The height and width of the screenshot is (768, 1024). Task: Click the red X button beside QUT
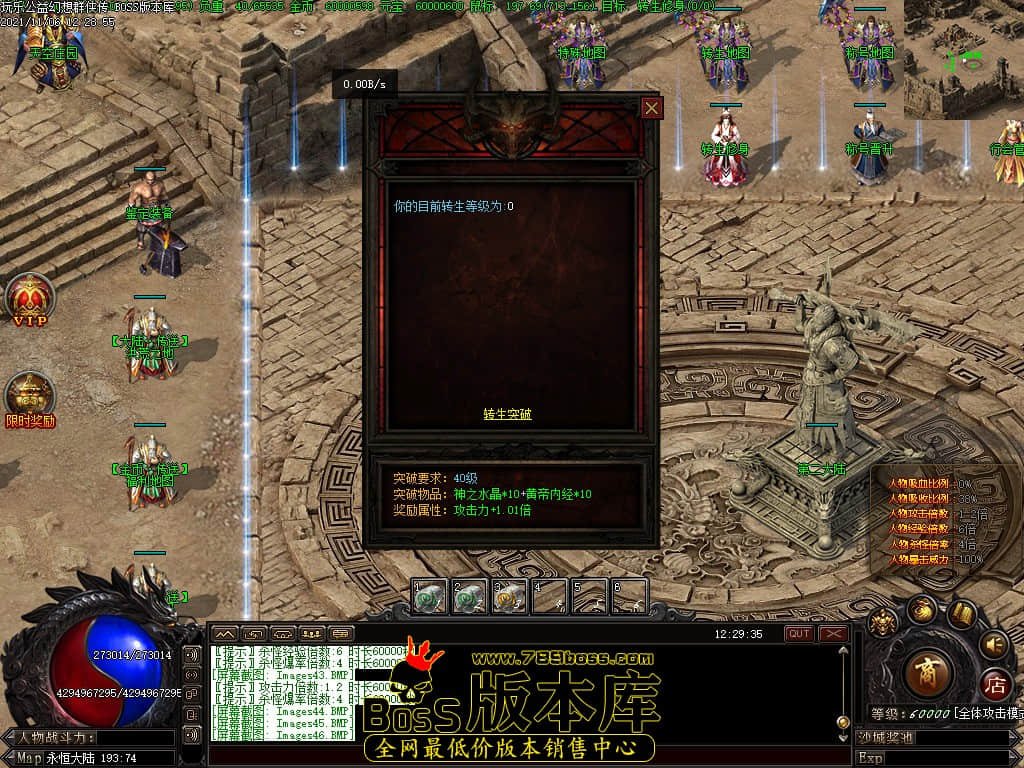833,634
